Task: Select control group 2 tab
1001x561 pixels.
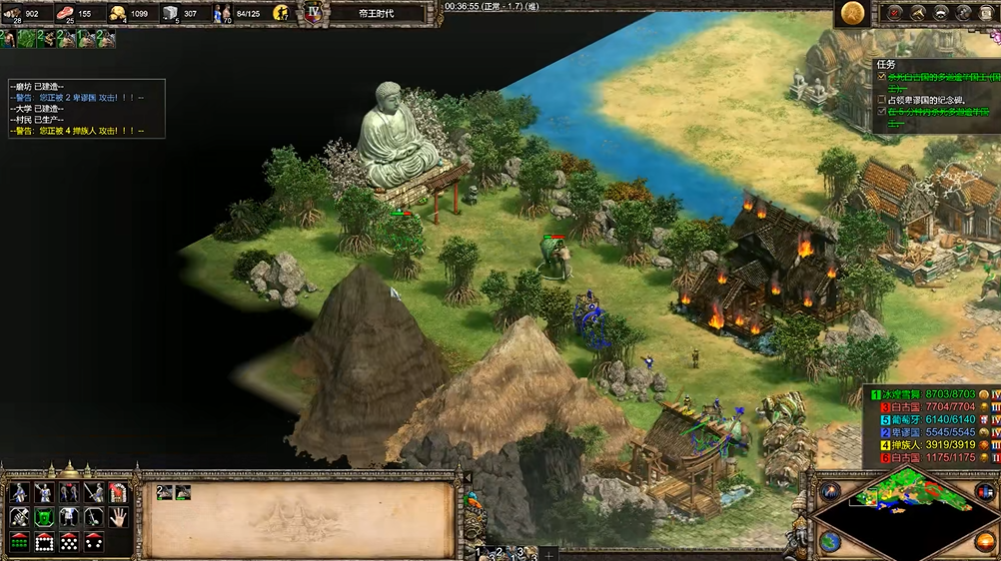Action: point(499,552)
